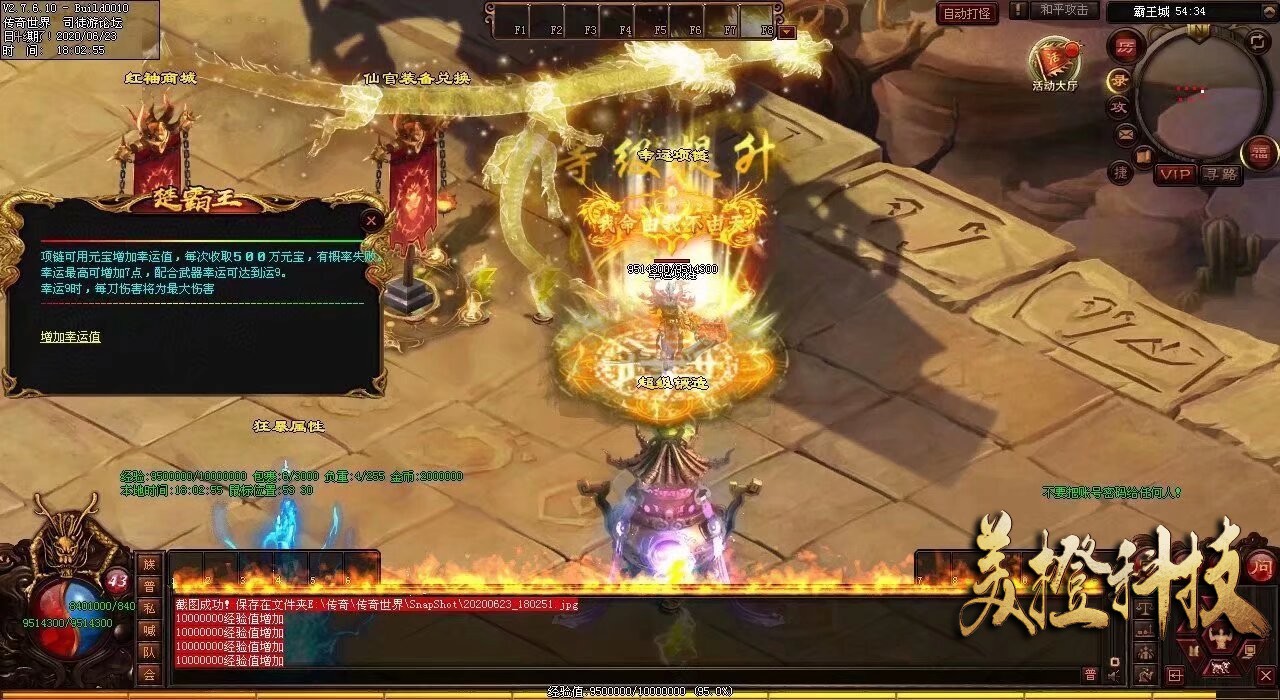Toggle the 自动打怪 auto-fight button
The image size is (1280, 700).
pos(967,13)
